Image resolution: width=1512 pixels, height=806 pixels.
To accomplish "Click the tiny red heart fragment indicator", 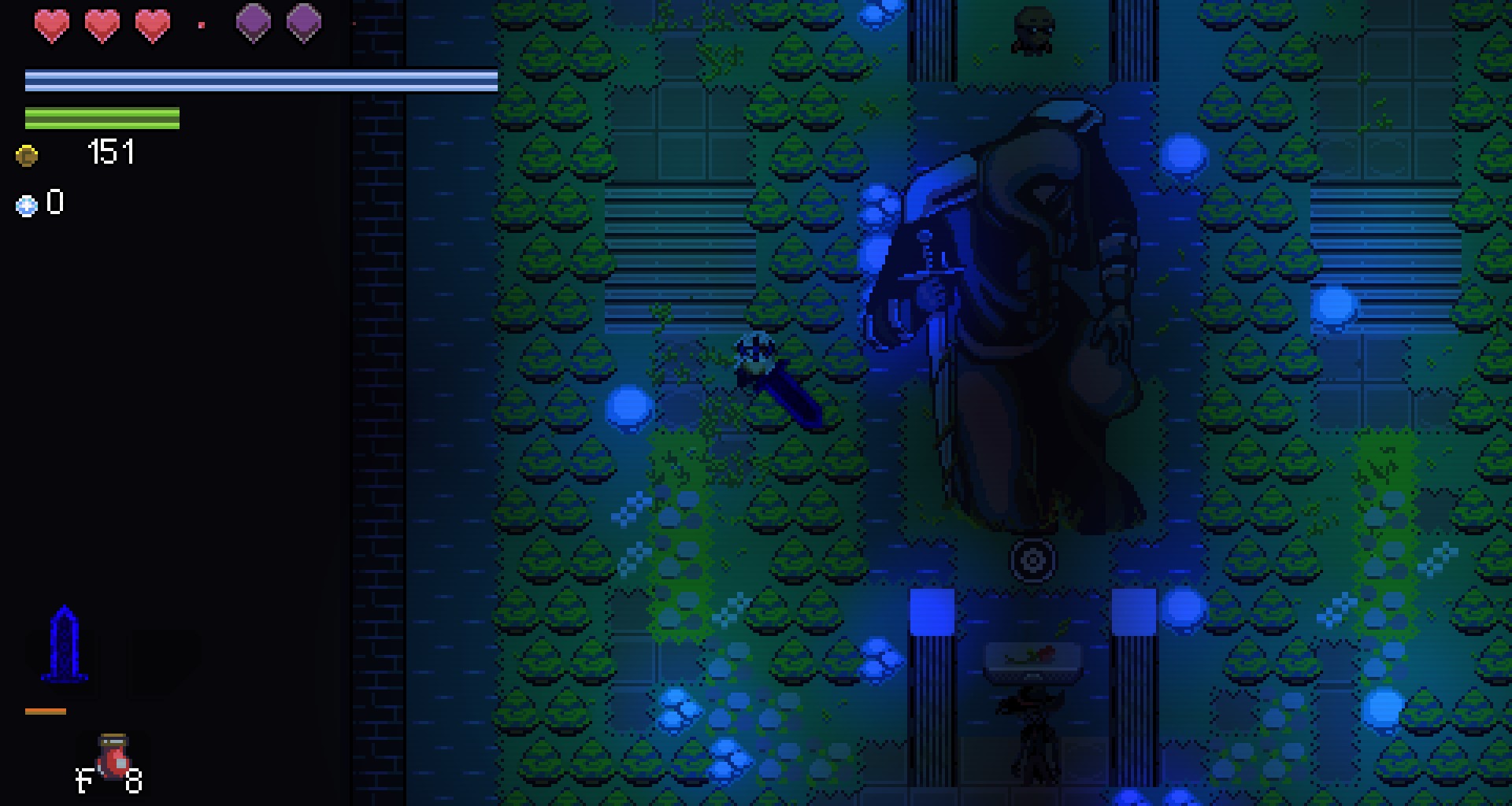I will tap(203, 24).
